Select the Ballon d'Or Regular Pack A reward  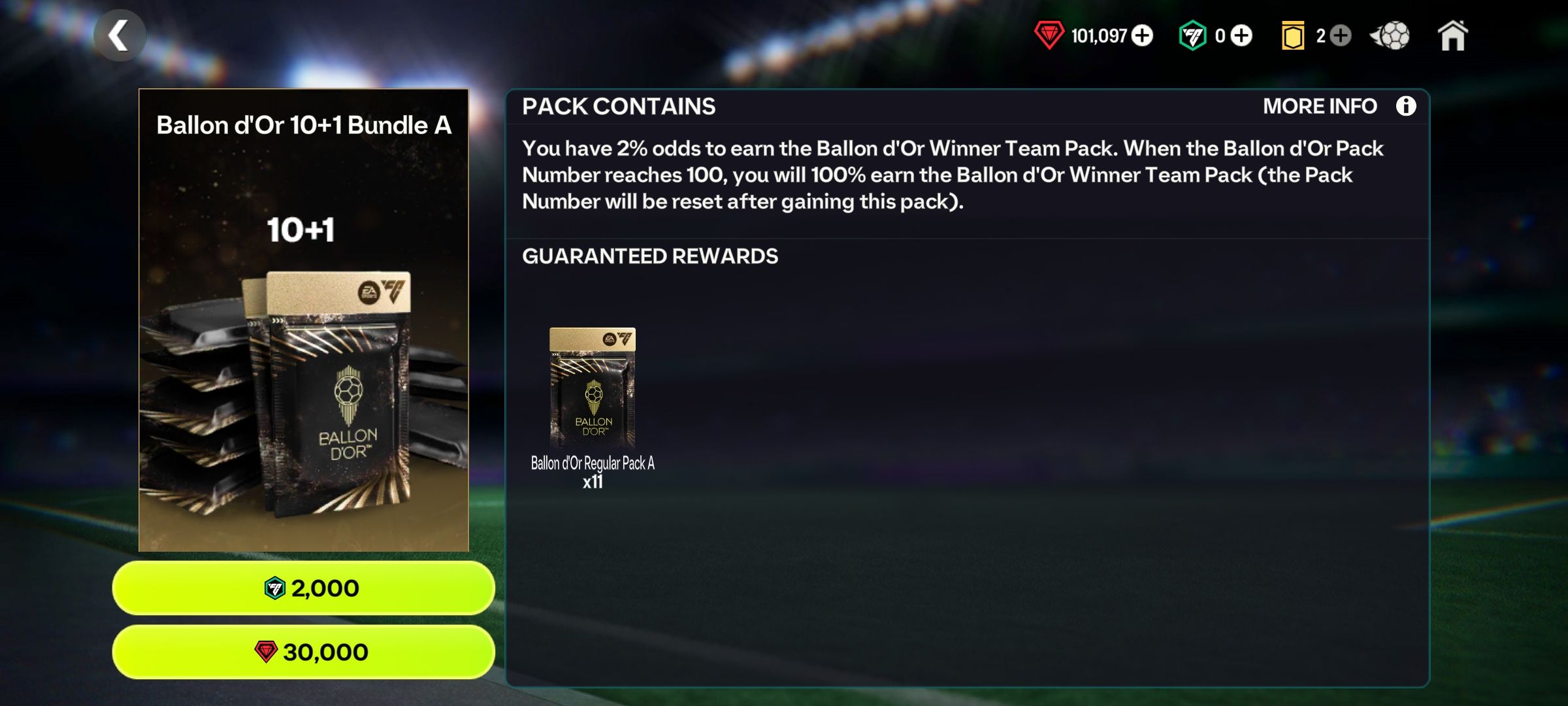tap(593, 389)
